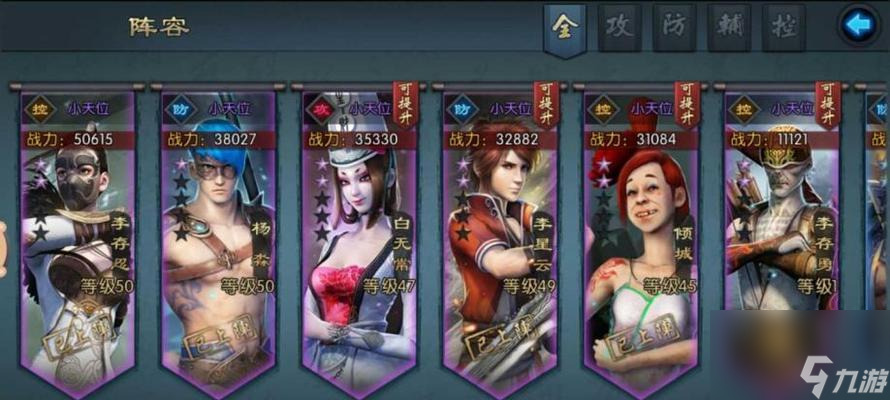
Task: Show the 防 defense heroes tab
Action: click(674, 27)
